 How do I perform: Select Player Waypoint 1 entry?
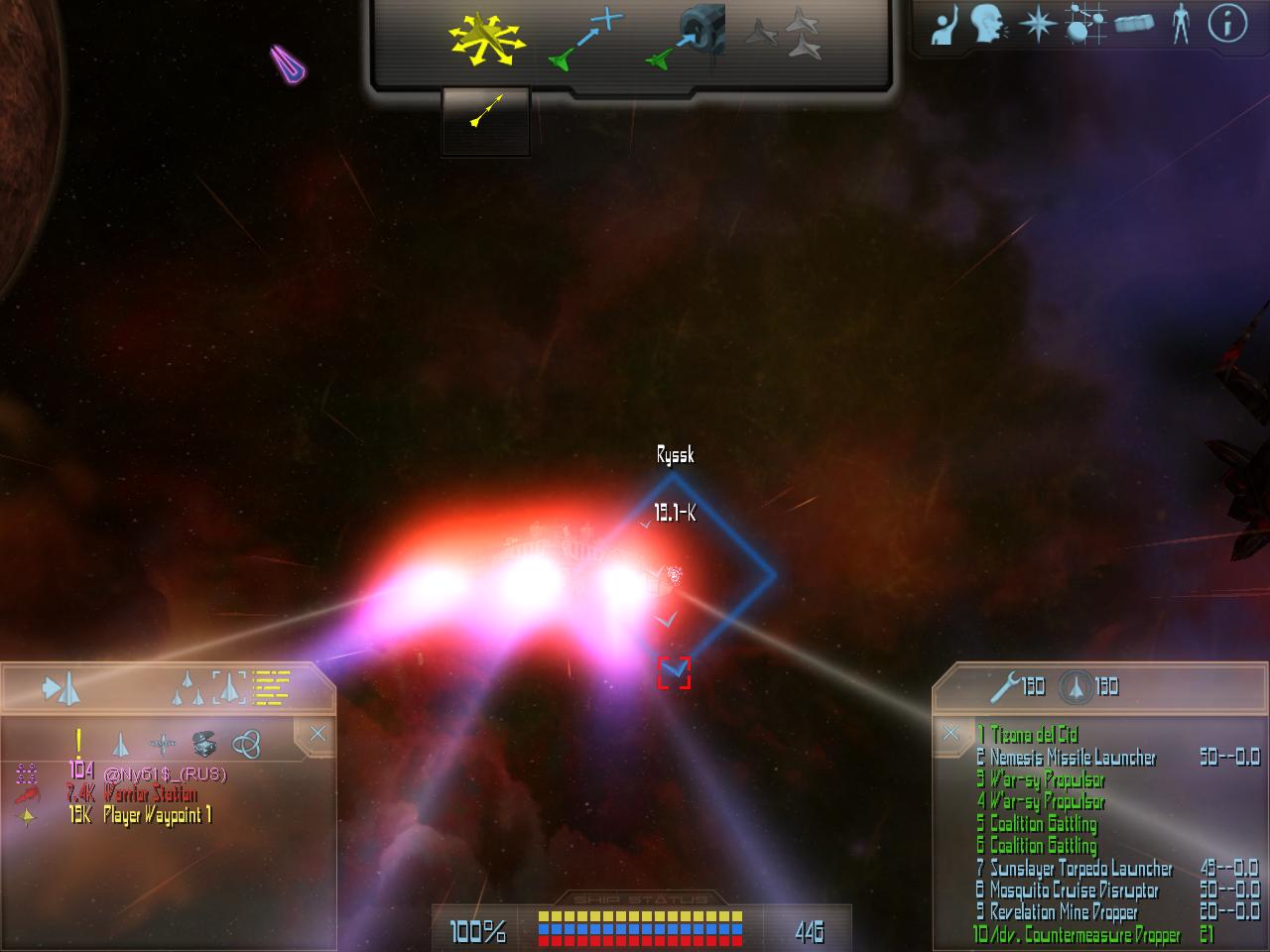point(157,816)
